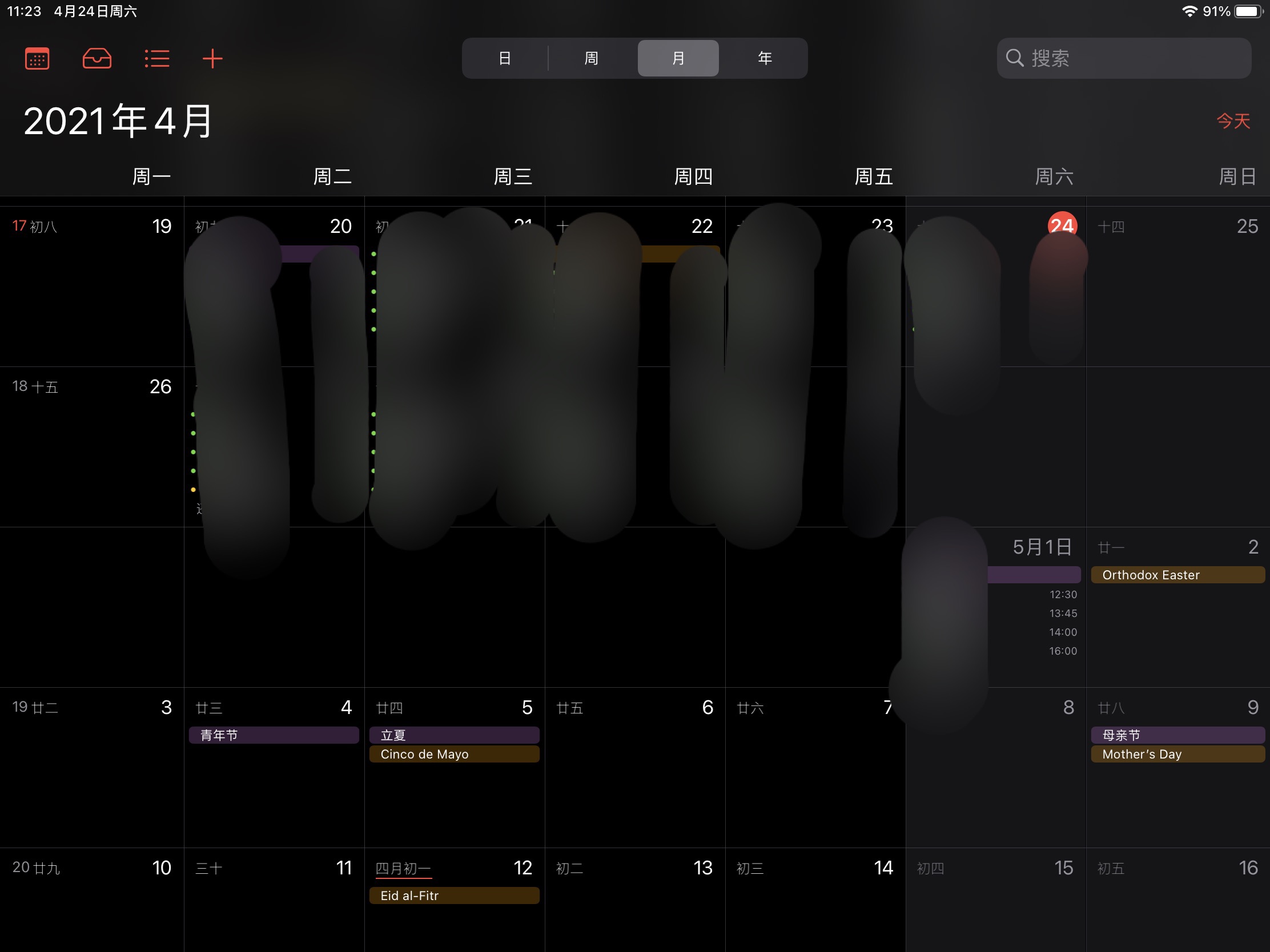
Task: Open the Eid al-Fitr event
Action: pos(454,895)
